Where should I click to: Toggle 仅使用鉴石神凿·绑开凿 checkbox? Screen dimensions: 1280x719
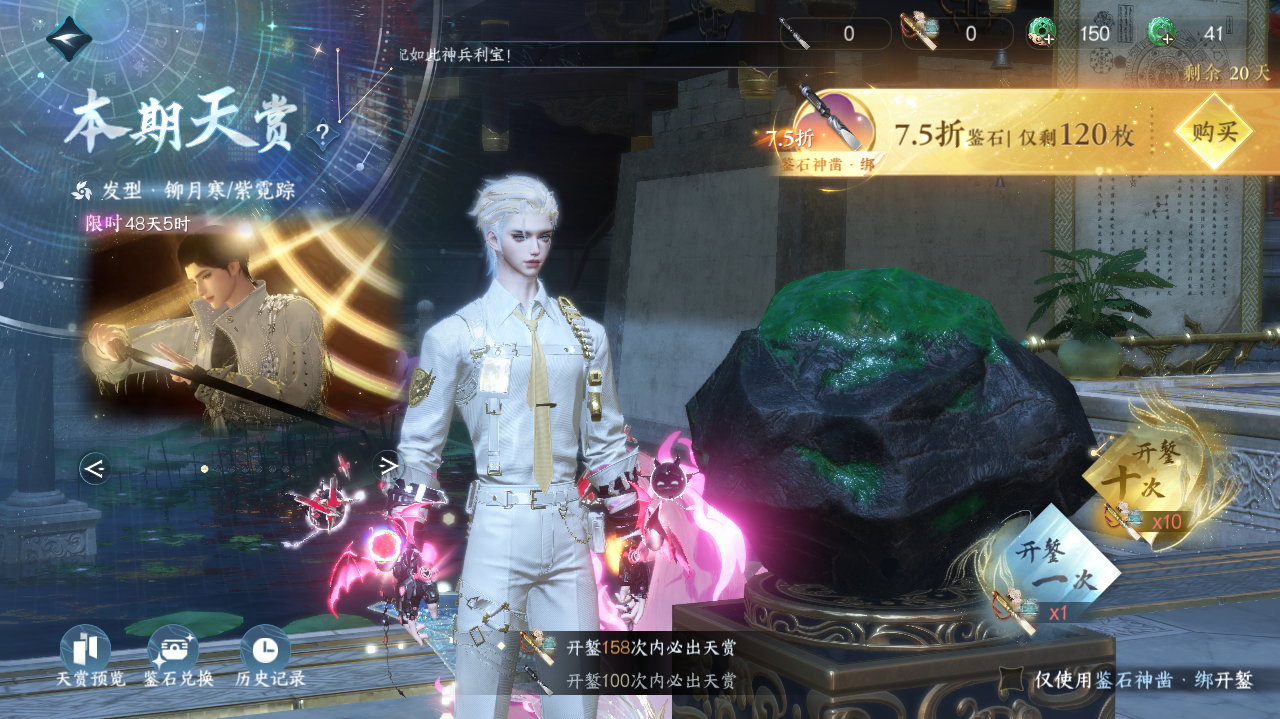point(1012,681)
